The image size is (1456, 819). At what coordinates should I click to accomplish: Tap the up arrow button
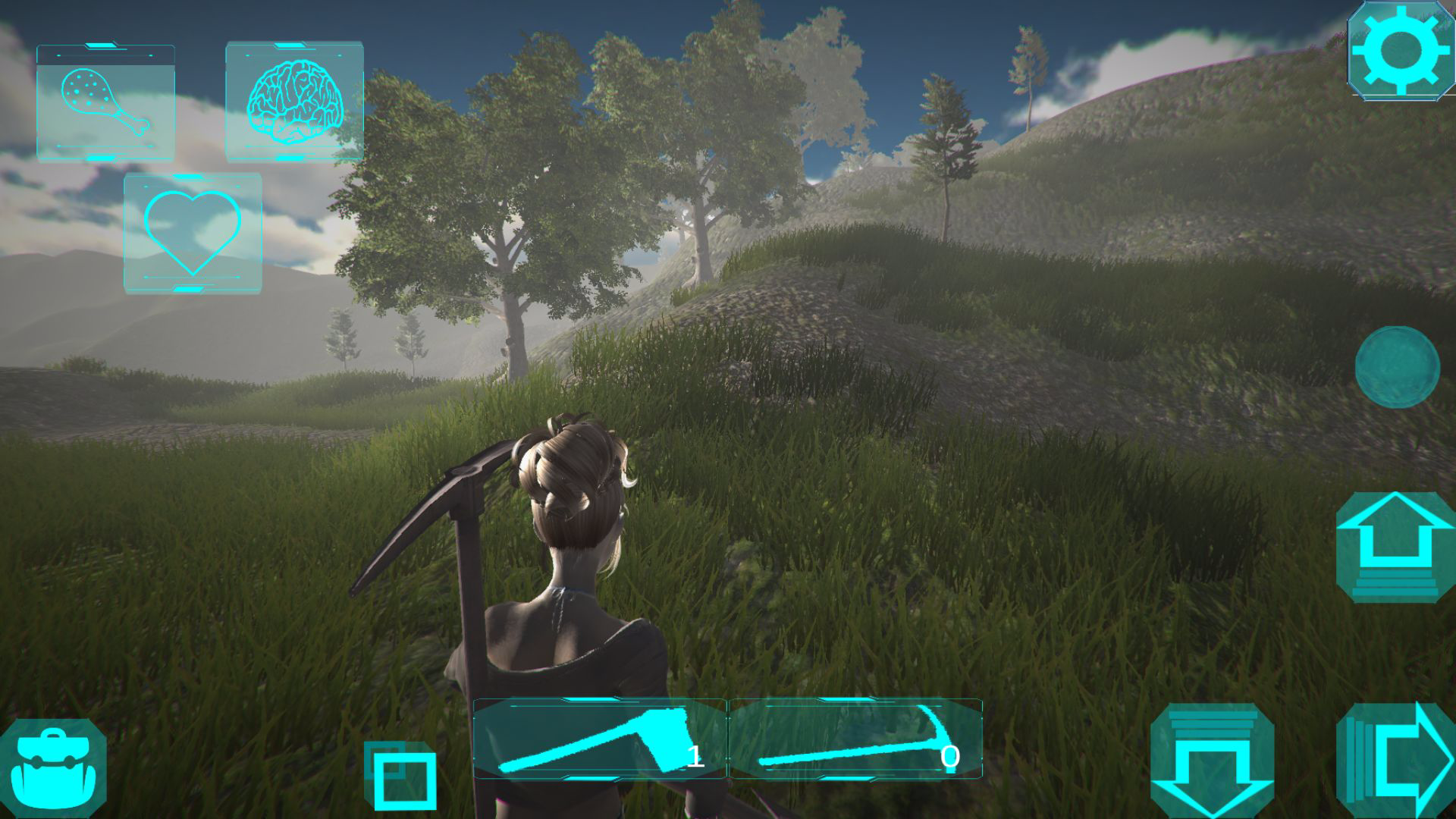(1395, 547)
